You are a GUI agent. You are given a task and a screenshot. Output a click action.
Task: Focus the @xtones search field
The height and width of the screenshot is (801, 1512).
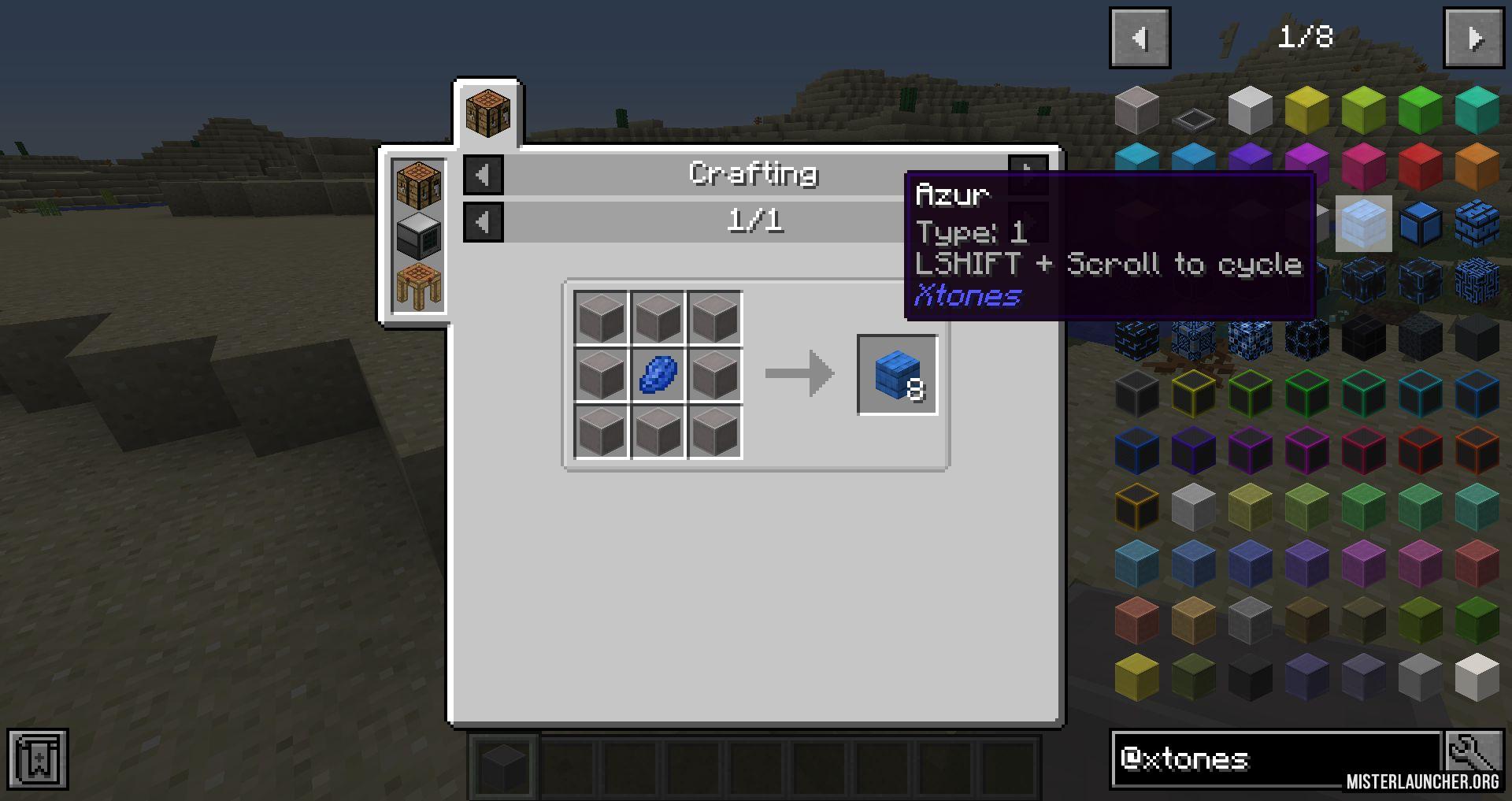1276,759
